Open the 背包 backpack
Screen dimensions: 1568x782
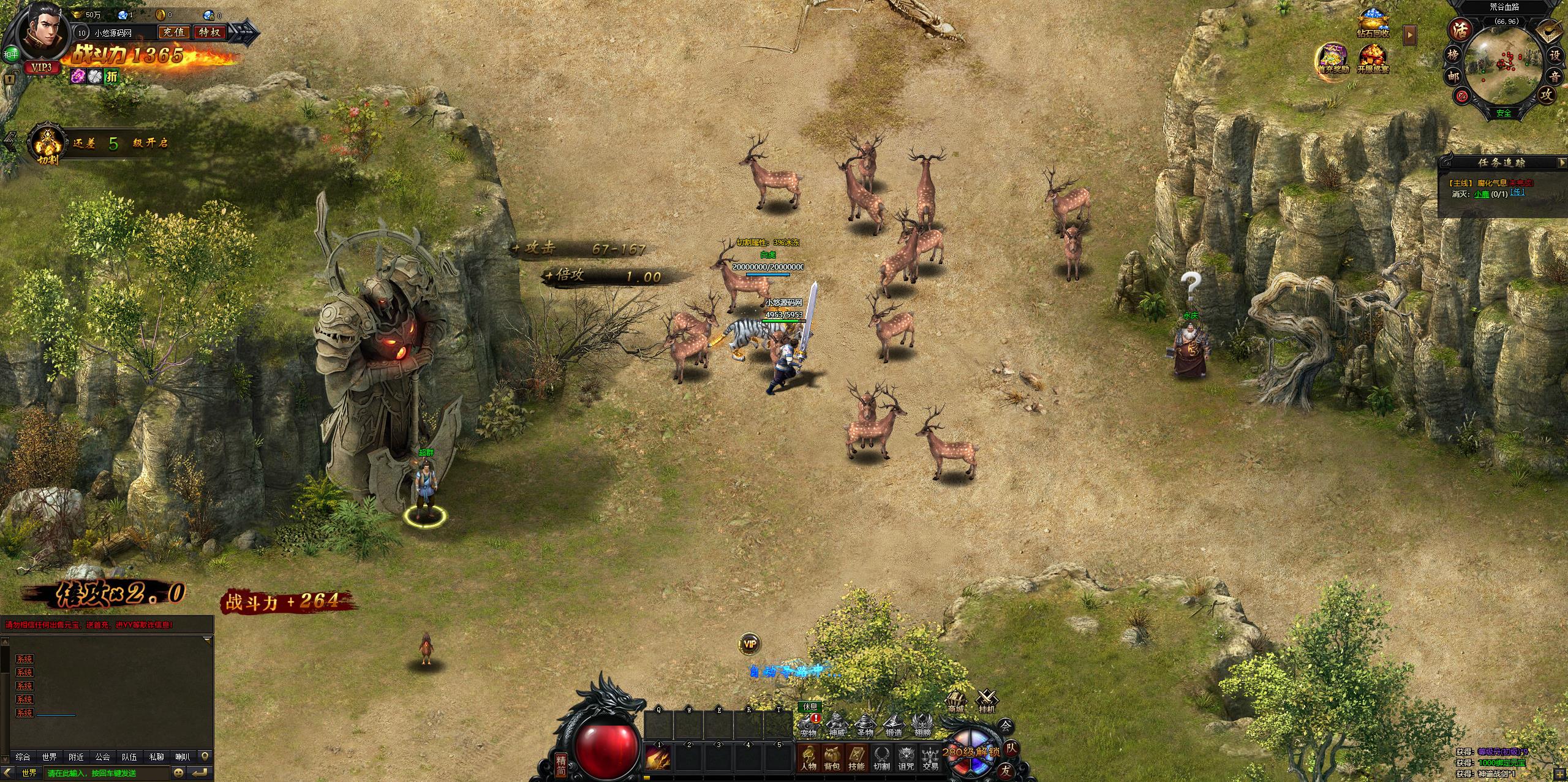click(832, 757)
